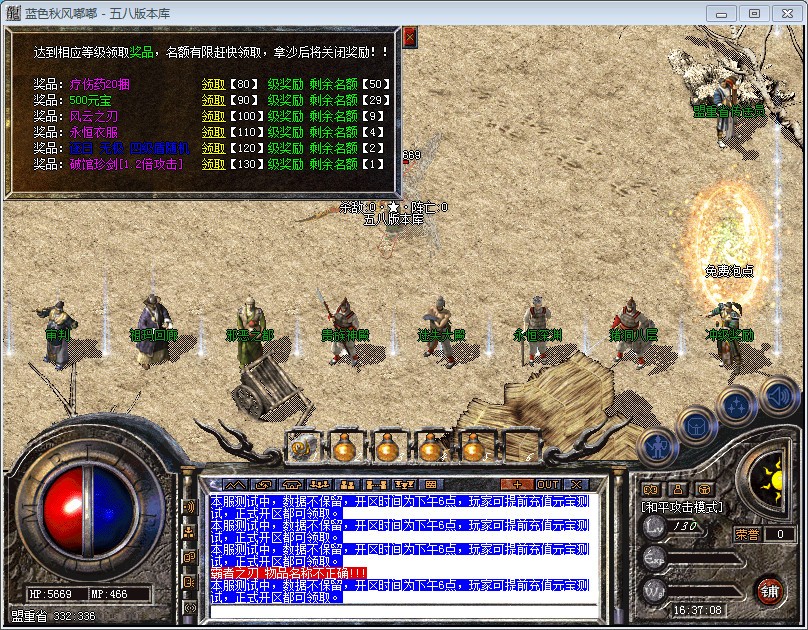
Task: Click the speaker sound orb button
Action: click(778, 395)
